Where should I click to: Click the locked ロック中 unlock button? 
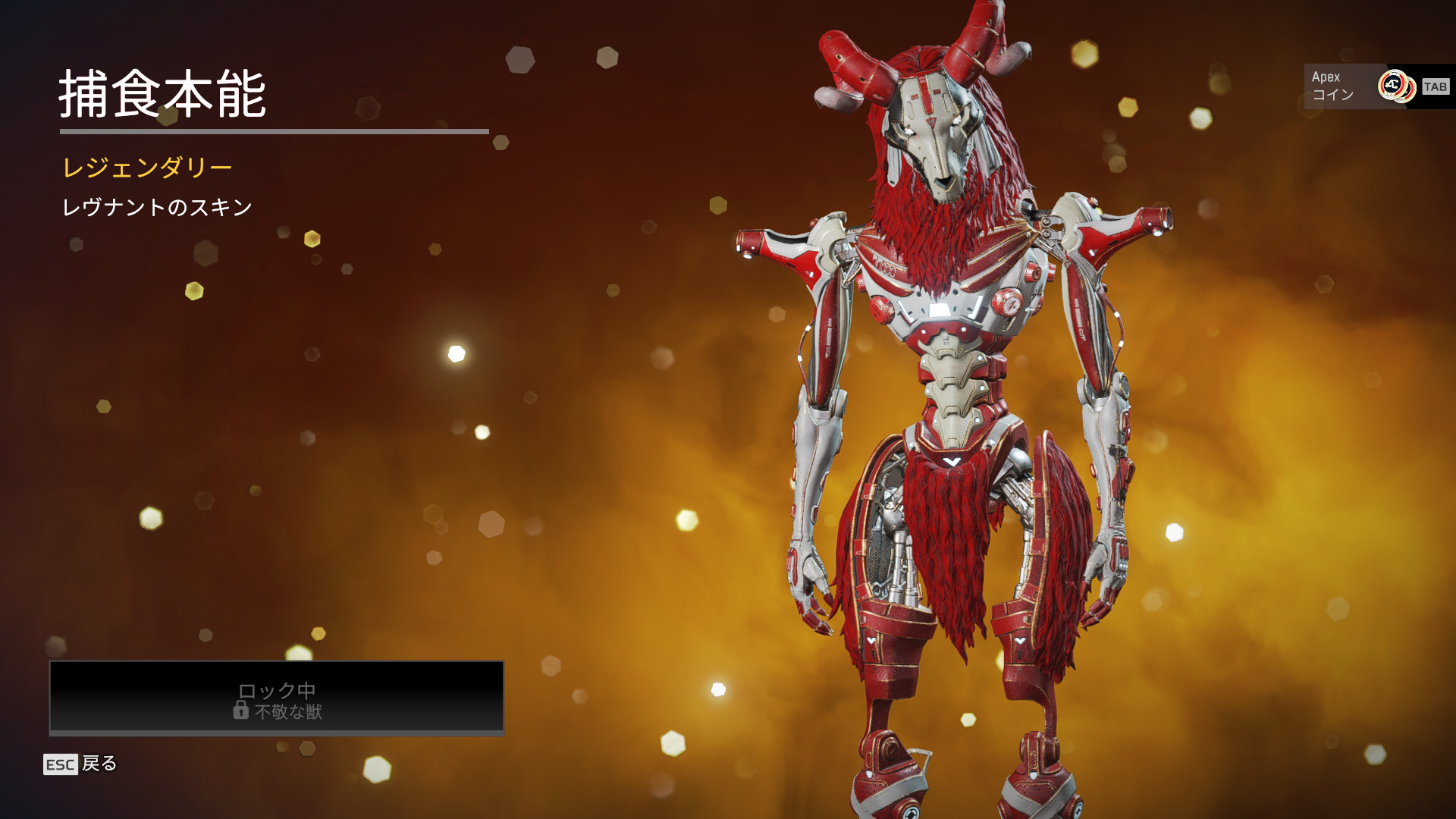tap(277, 698)
